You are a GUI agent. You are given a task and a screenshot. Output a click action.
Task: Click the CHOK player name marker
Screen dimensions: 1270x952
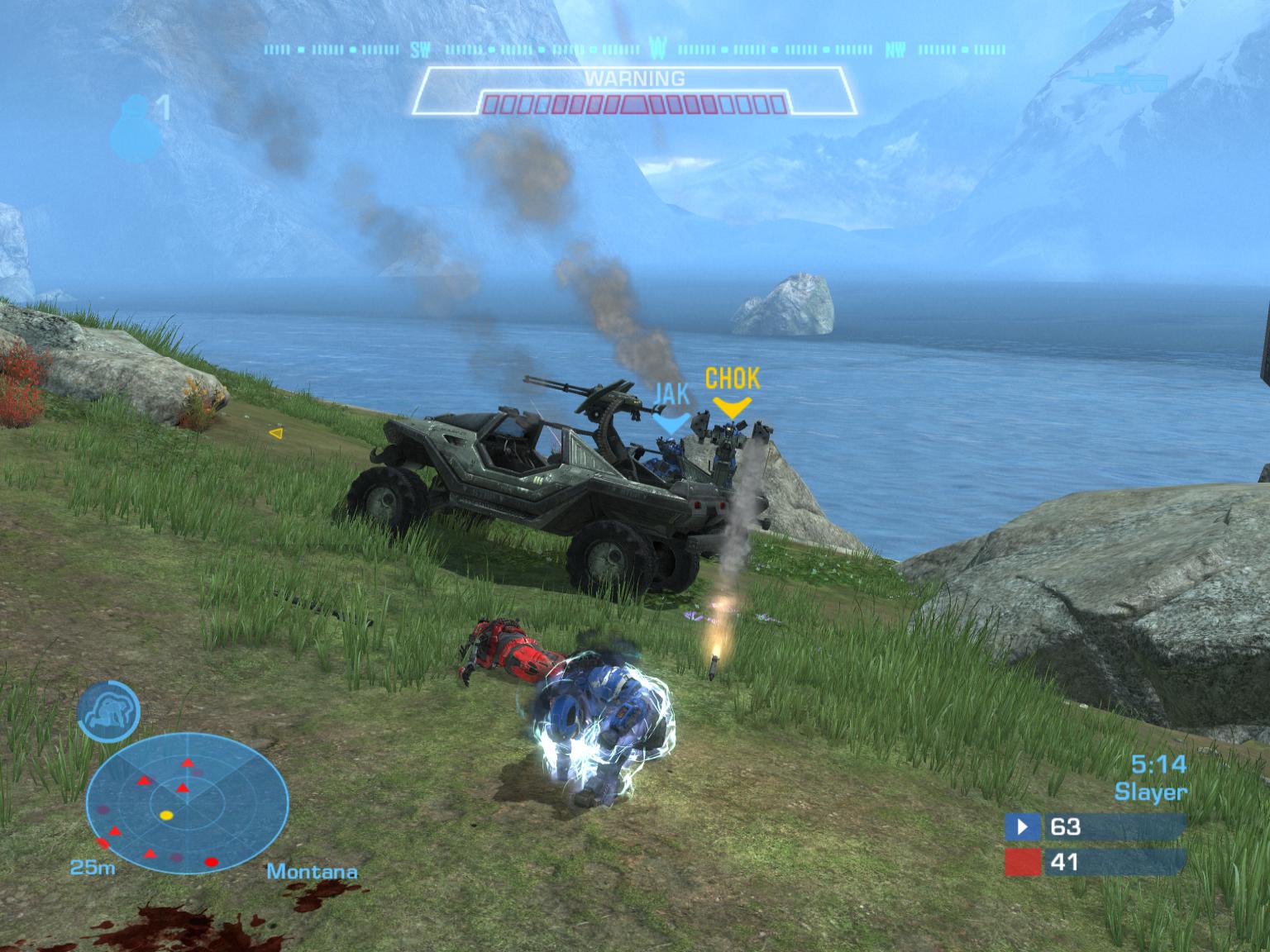(732, 379)
